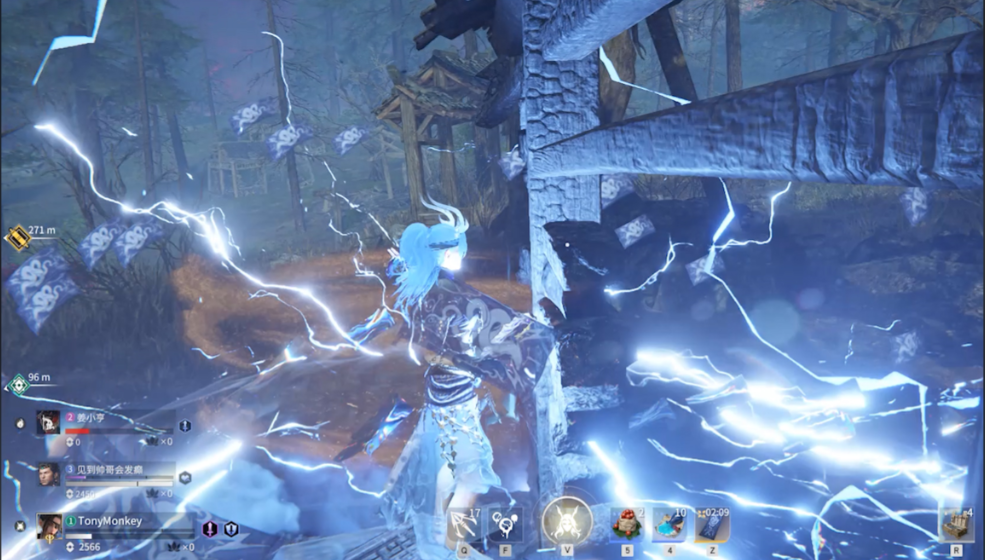Select teammate 见到帅哥会发癫 portrait
This screenshot has width=985, height=560.
[49, 474]
